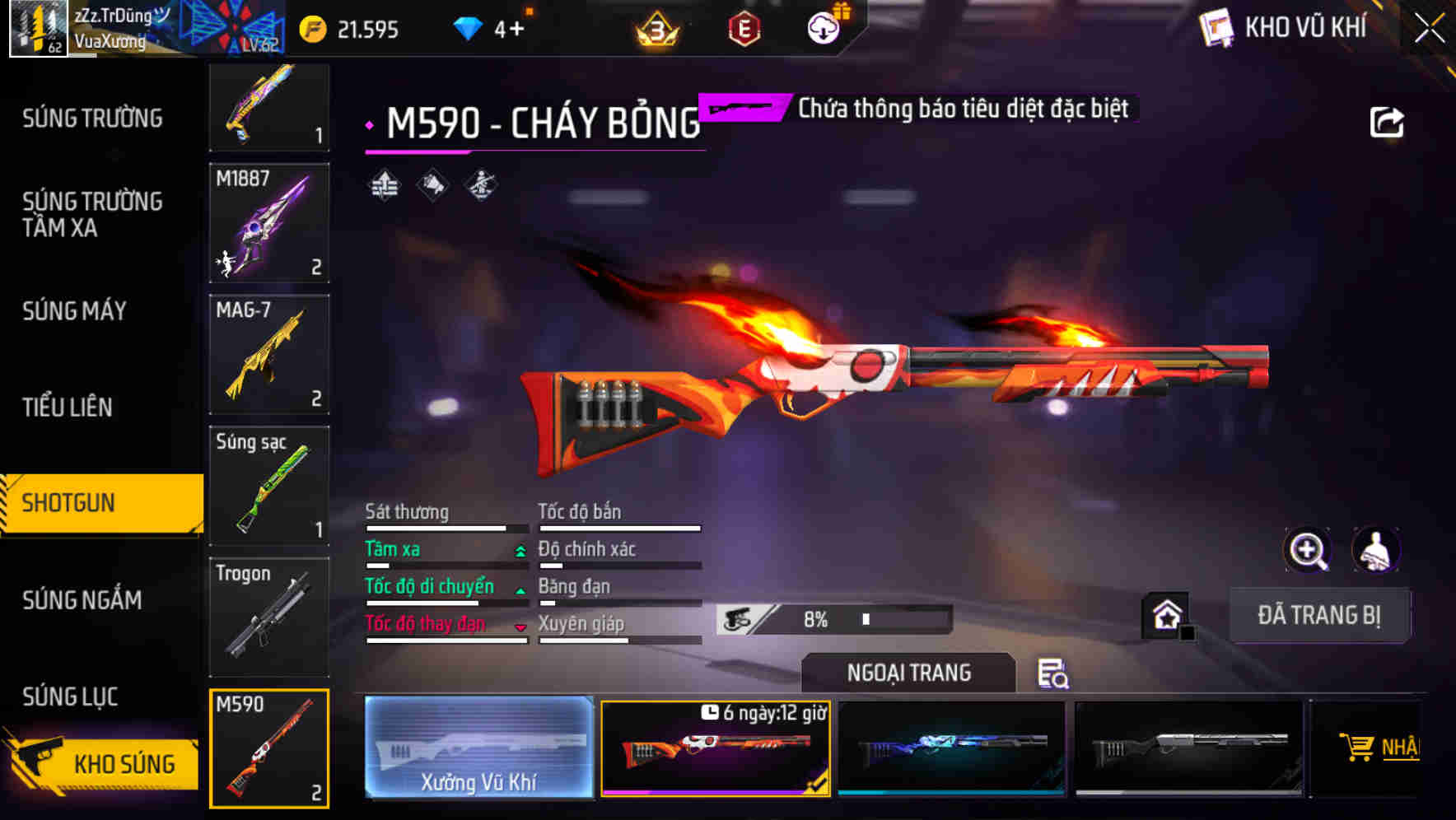Select the KHO VŨ KHÍ weapon book icon
Image resolution: width=1456 pixels, height=820 pixels.
1215,26
